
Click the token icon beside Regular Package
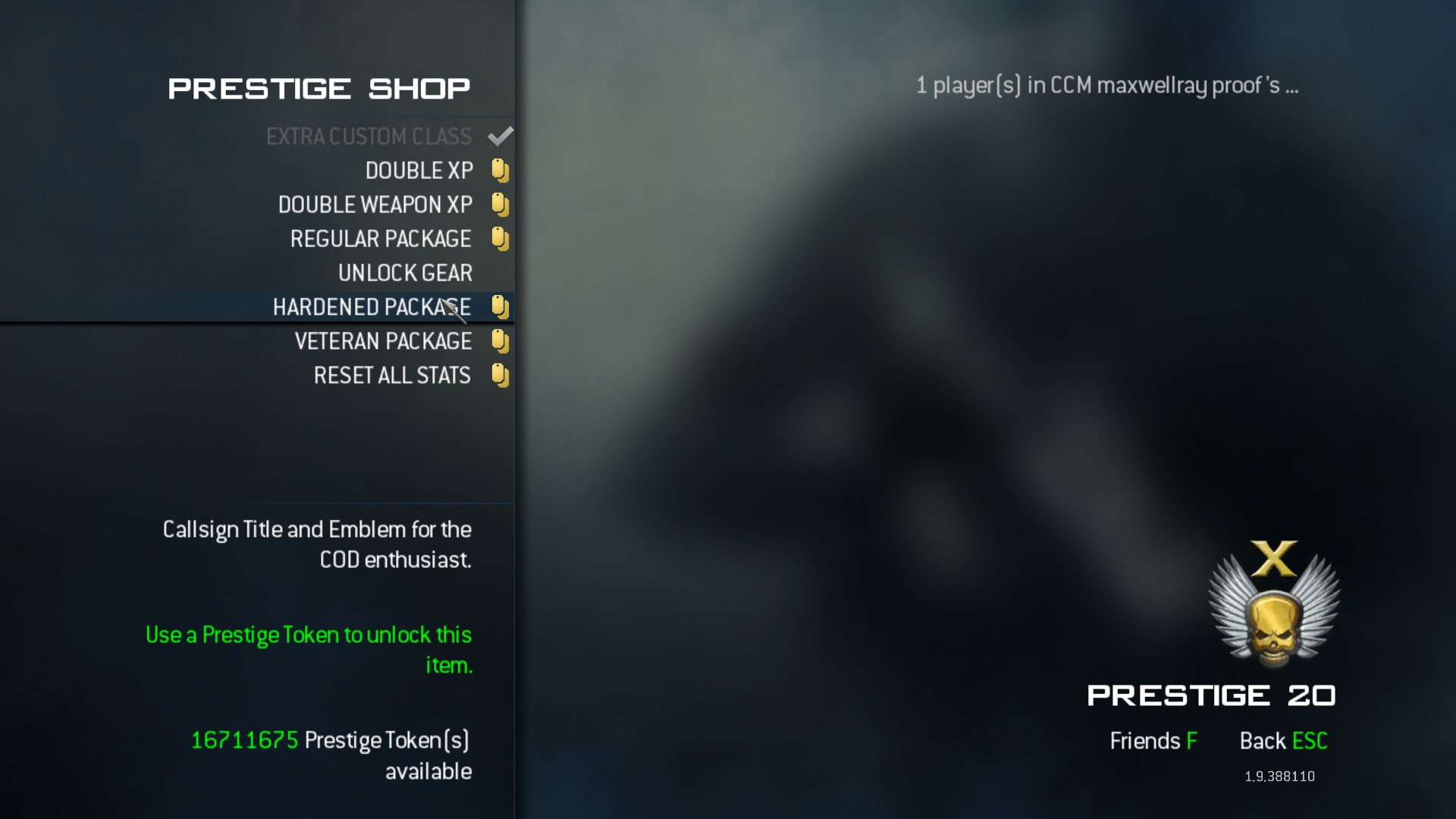click(x=500, y=238)
